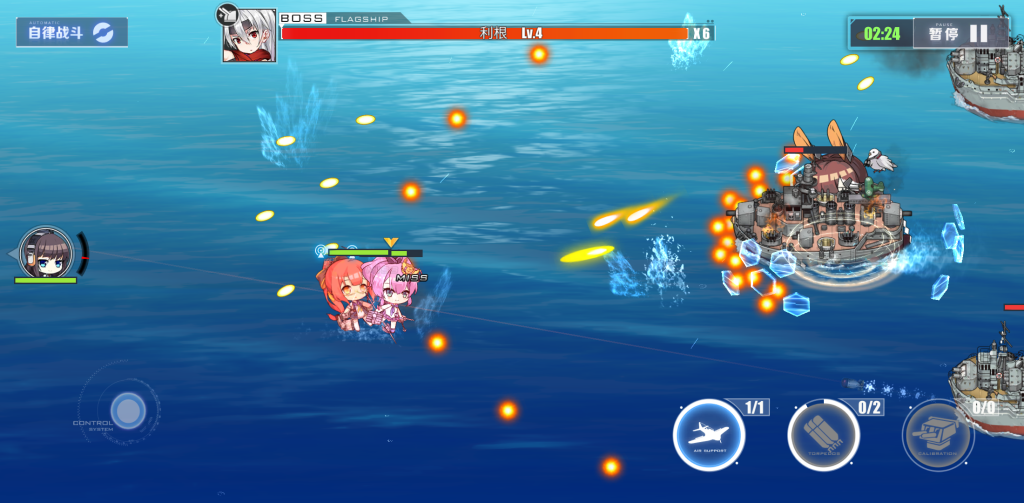Click the boss portrait of 利根
Viewport: 1024px width, 503px height.
249,36
